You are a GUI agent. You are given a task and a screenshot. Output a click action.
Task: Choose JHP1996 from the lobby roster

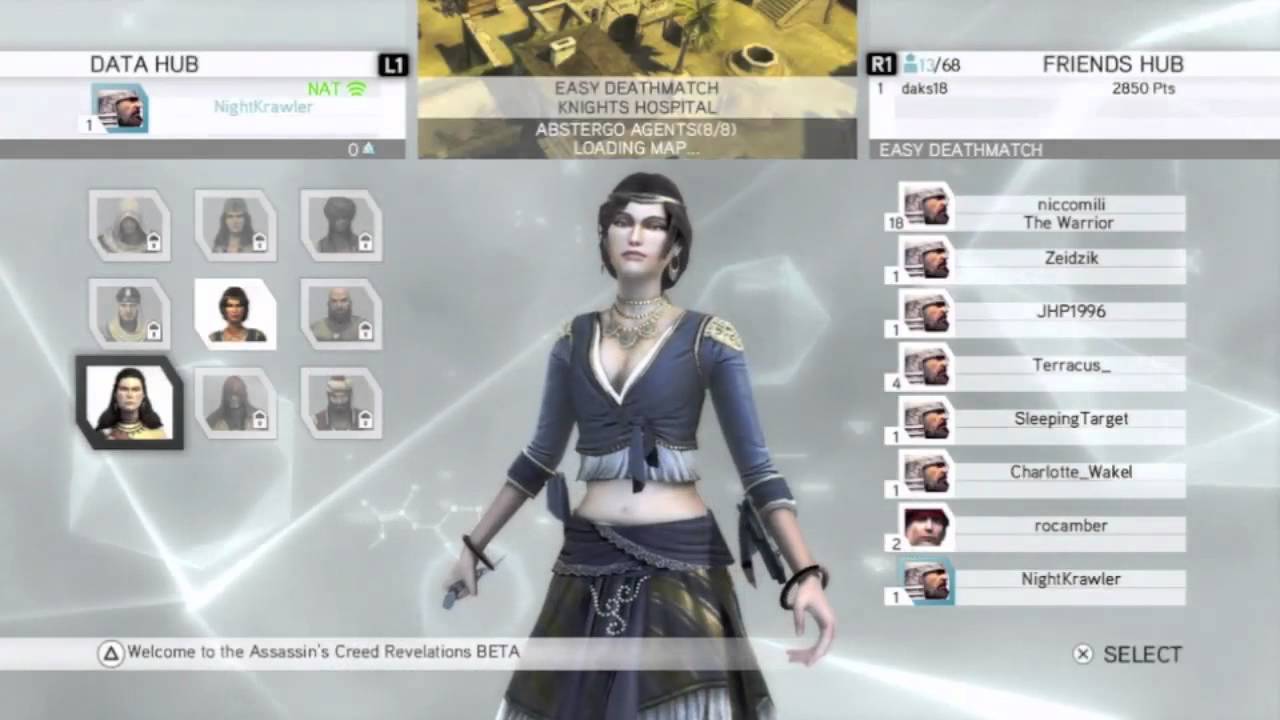(x=1070, y=312)
